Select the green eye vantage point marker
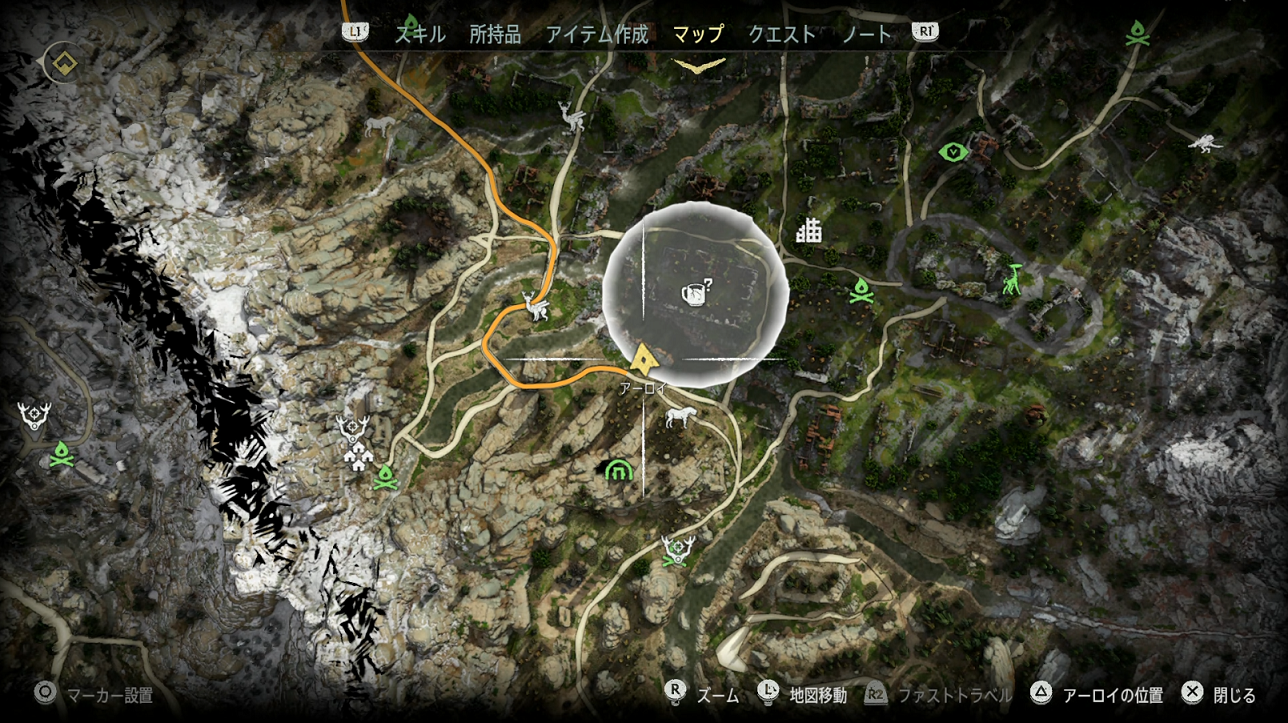Screen dimensions: 1288x723 coord(954,152)
